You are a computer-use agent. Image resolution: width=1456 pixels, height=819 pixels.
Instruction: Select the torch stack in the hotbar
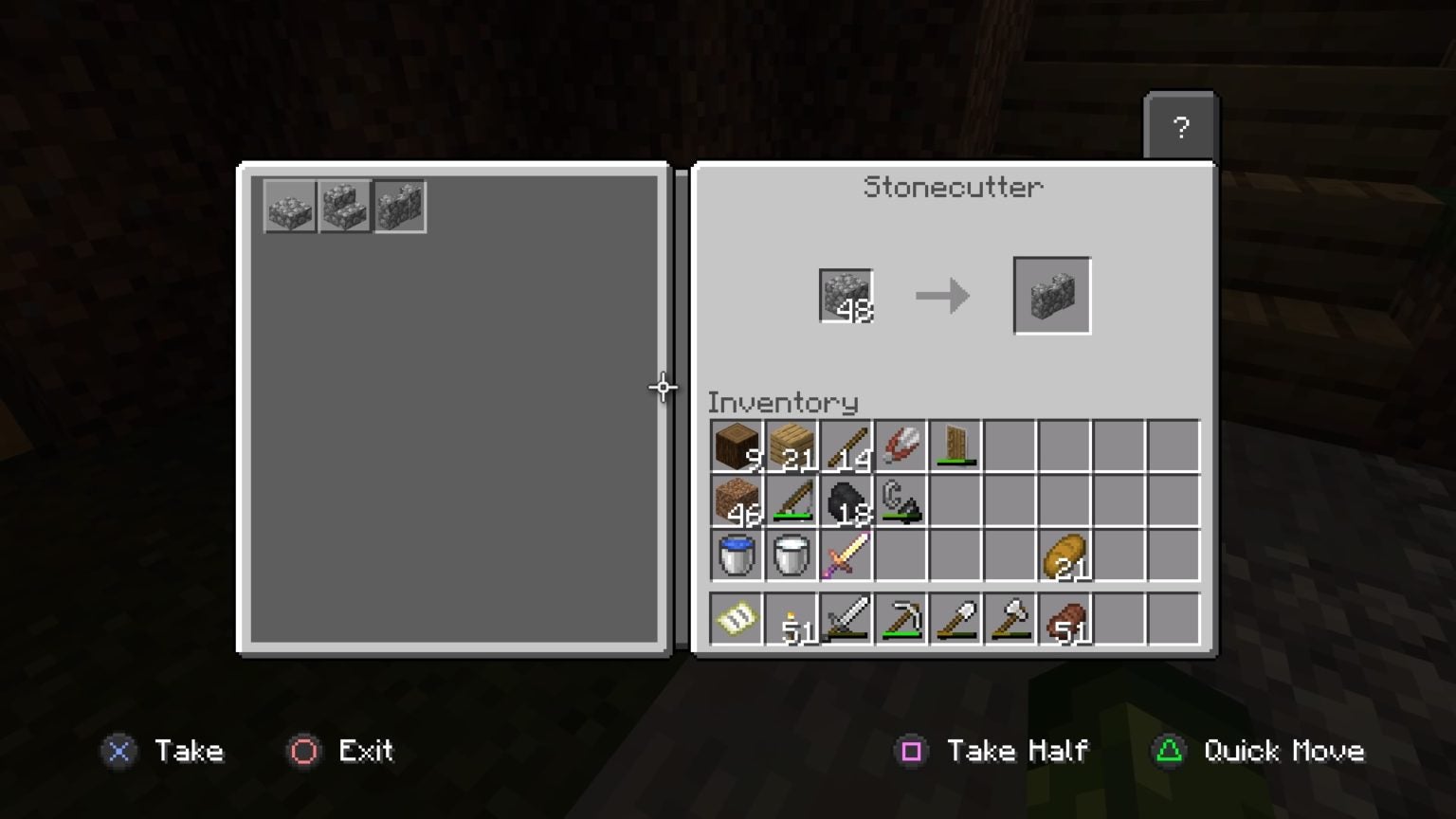coord(791,617)
